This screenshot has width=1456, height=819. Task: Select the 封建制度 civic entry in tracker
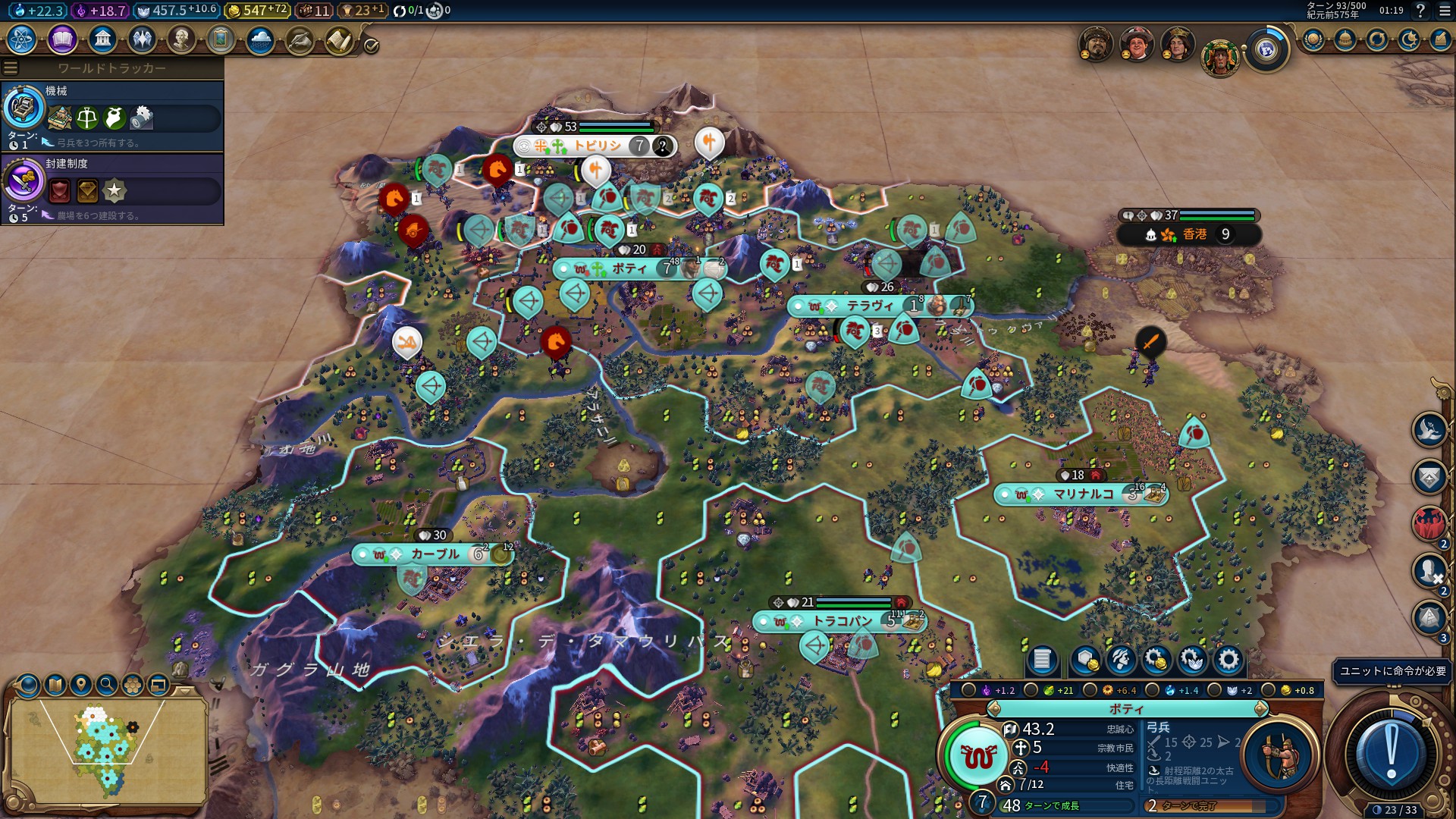(x=112, y=188)
